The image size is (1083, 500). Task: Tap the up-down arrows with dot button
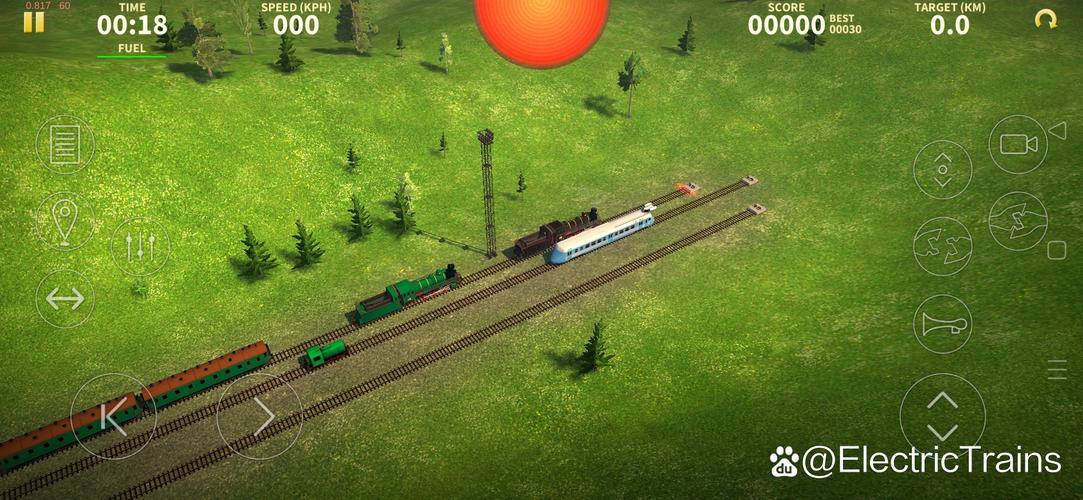click(942, 169)
